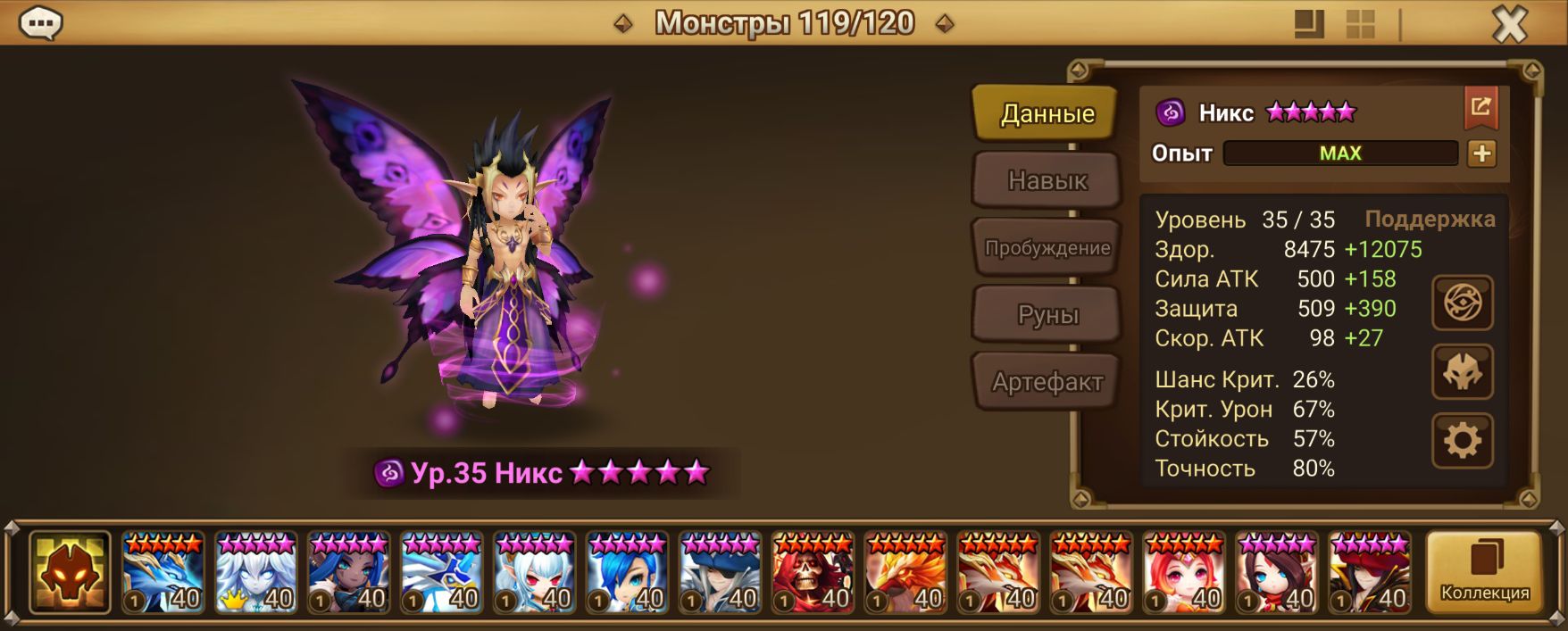Activate the Данные tab

(1047, 113)
